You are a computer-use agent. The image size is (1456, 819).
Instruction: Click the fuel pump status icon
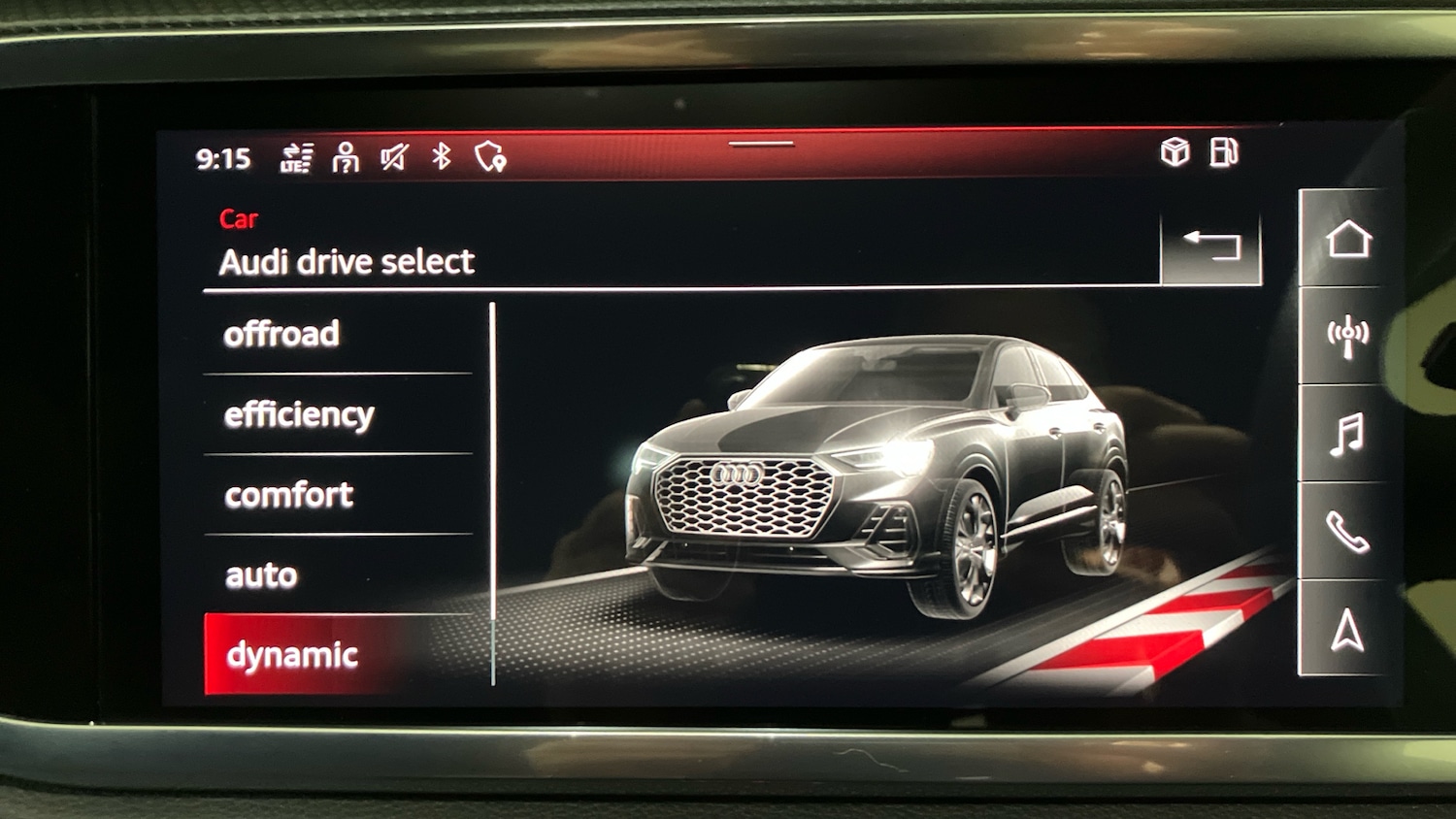tap(1226, 151)
